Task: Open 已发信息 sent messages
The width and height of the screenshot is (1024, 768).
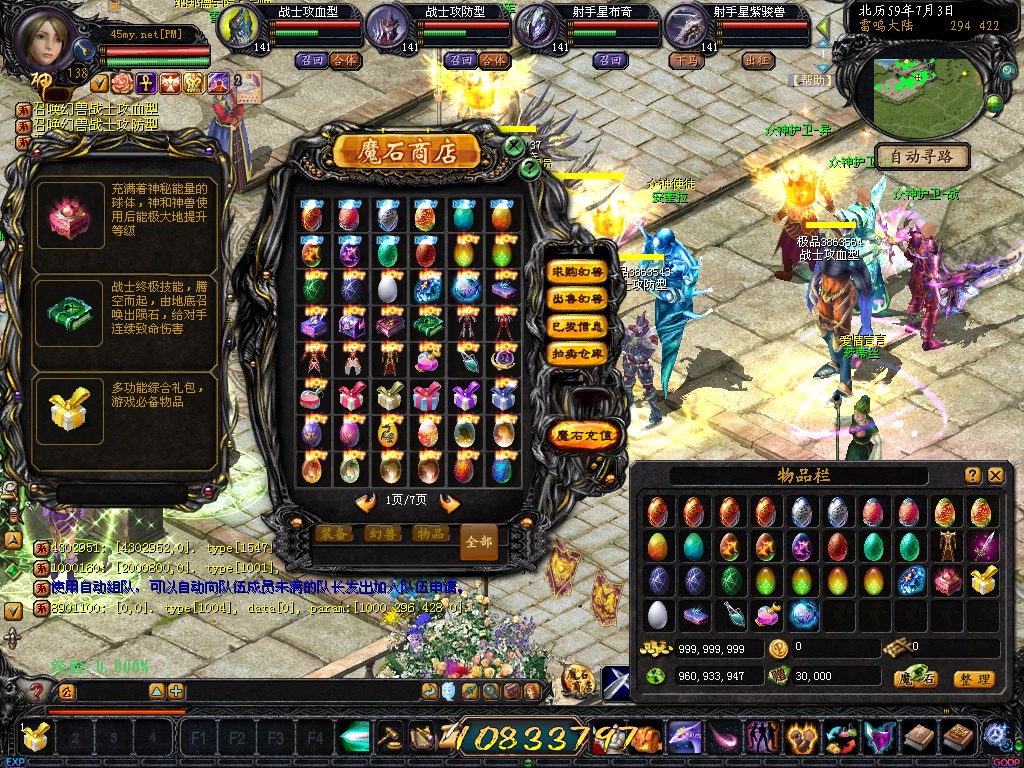Action: coord(578,326)
